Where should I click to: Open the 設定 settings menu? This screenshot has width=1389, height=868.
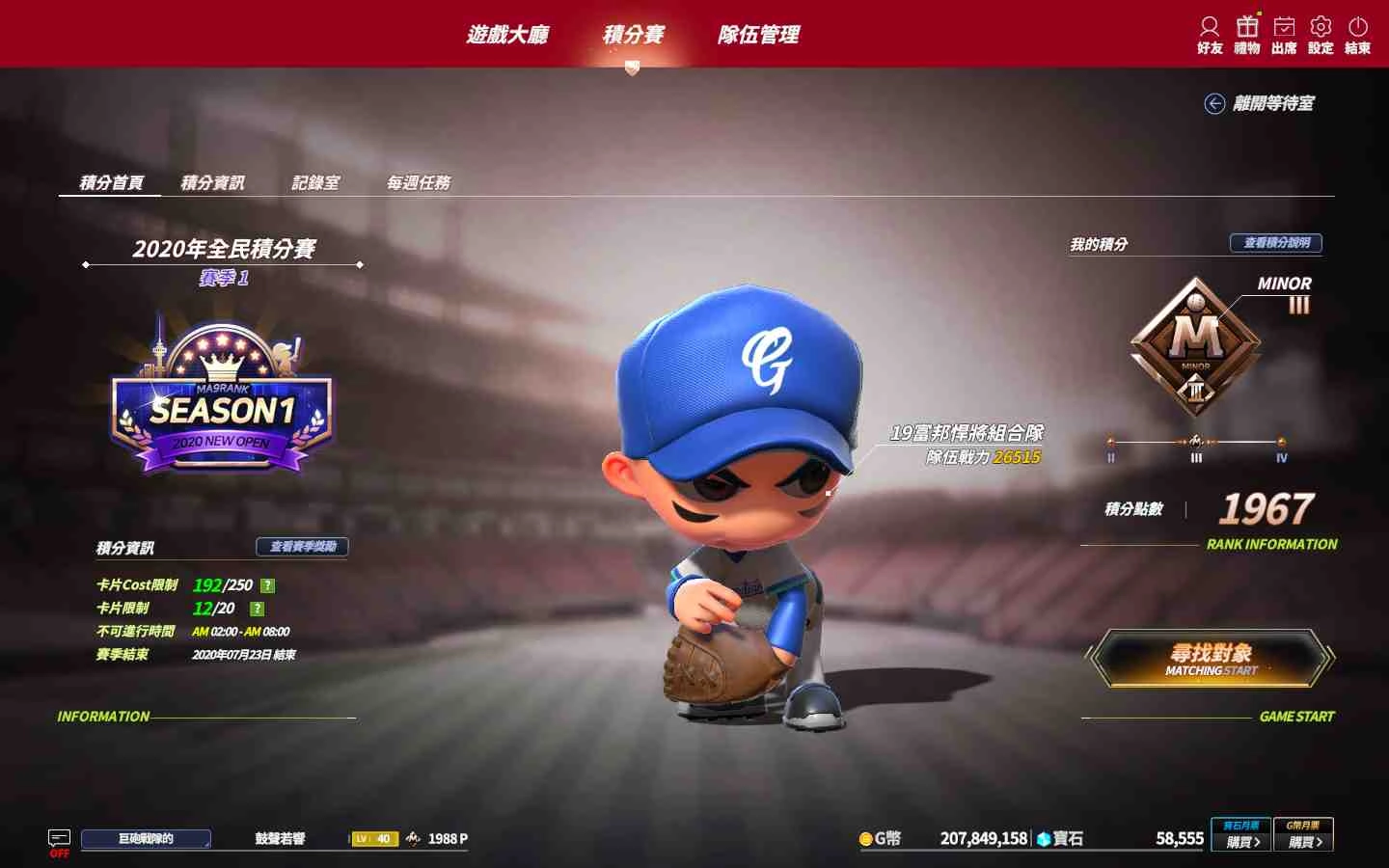[1320, 34]
